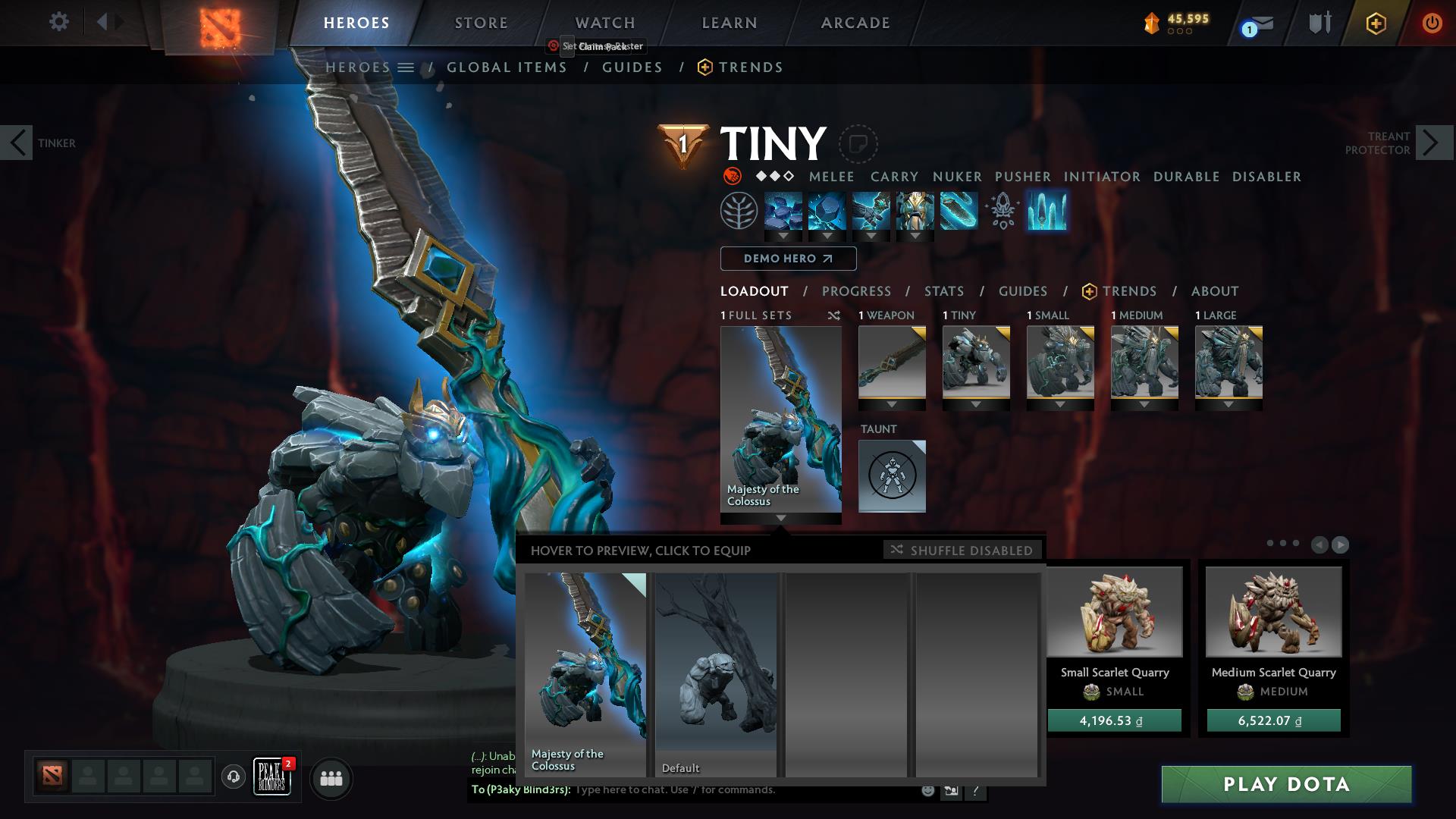
Task: Switch to the STATS tab
Action: click(x=943, y=291)
